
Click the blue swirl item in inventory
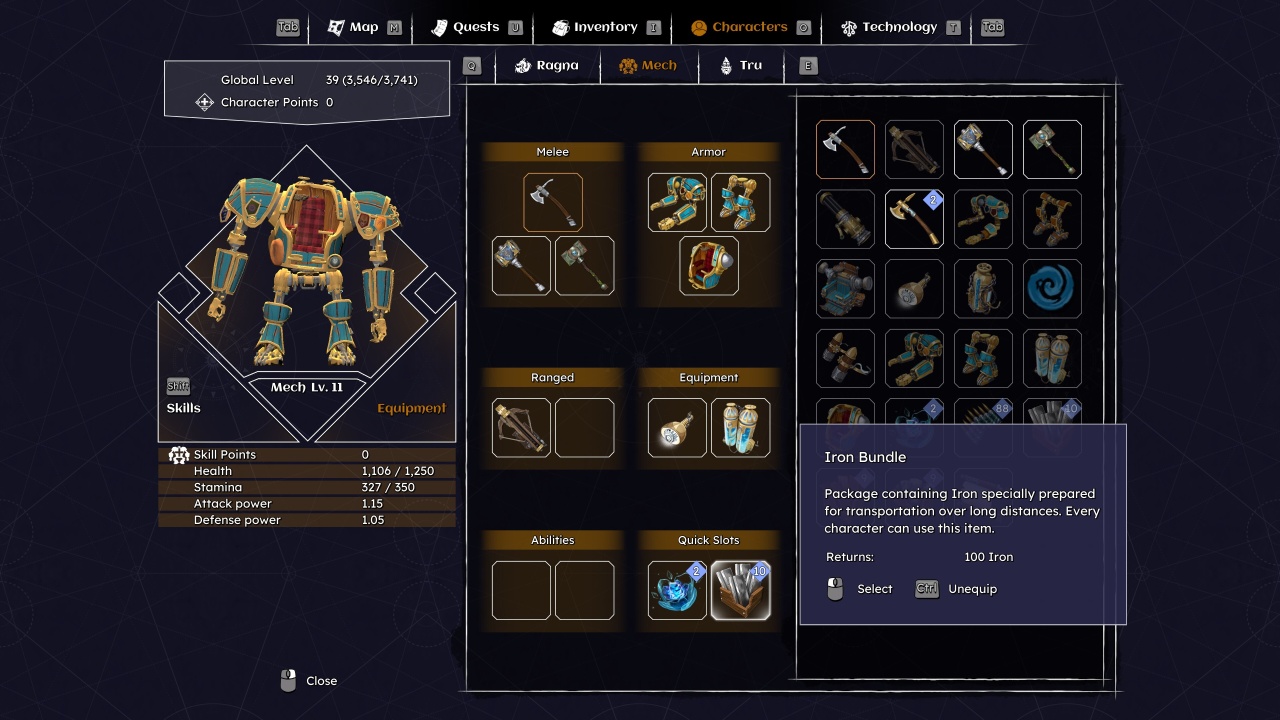coord(1052,289)
